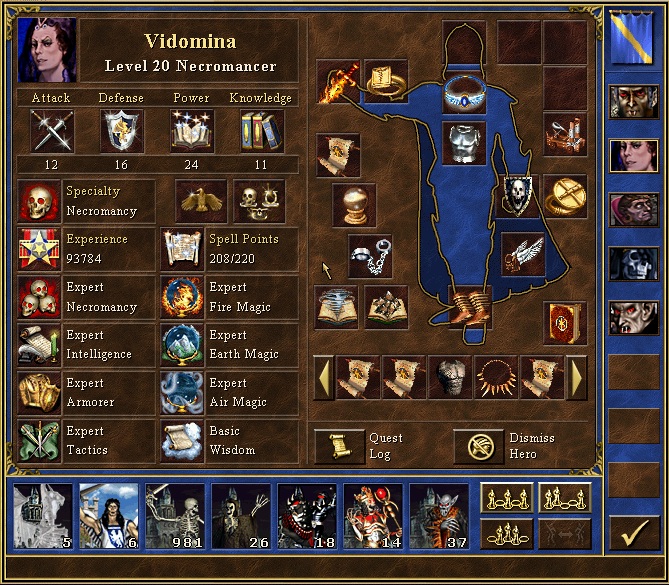The width and height of the screenshot is (669, 585).
Task: Show previous backpack items with left arrow
Action: click(323, 379)
